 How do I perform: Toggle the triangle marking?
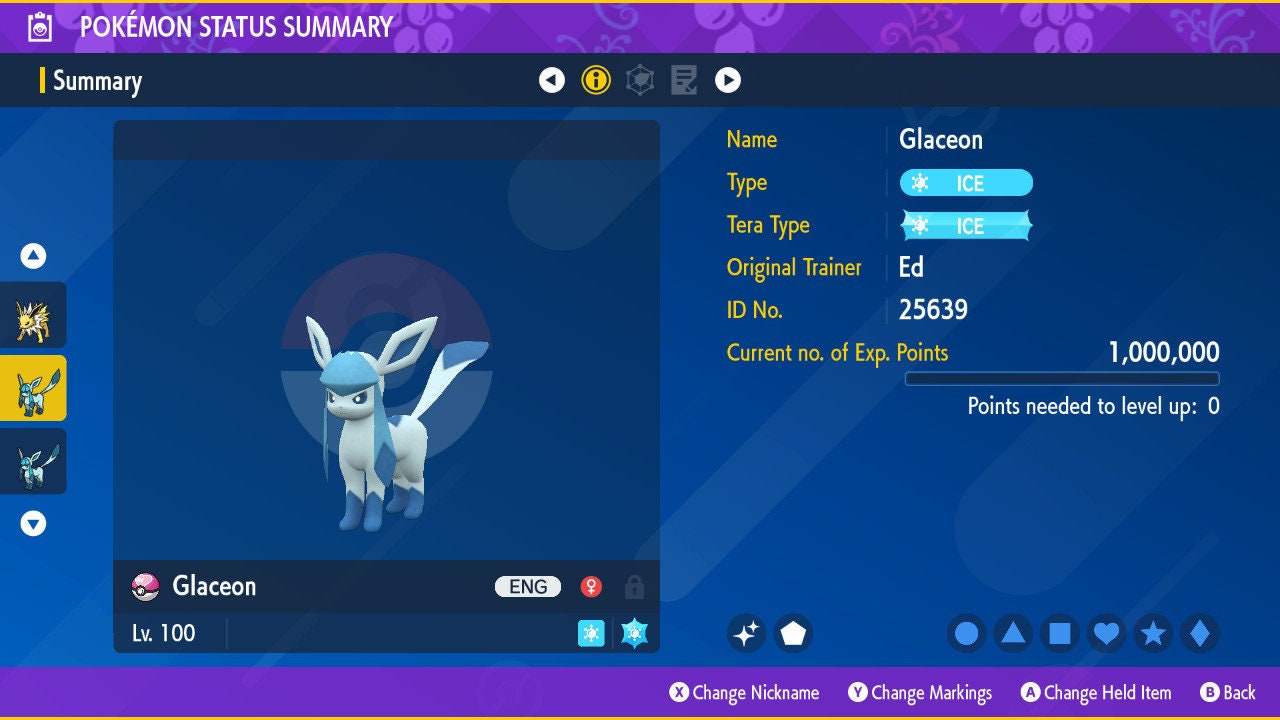[1013, 633]
